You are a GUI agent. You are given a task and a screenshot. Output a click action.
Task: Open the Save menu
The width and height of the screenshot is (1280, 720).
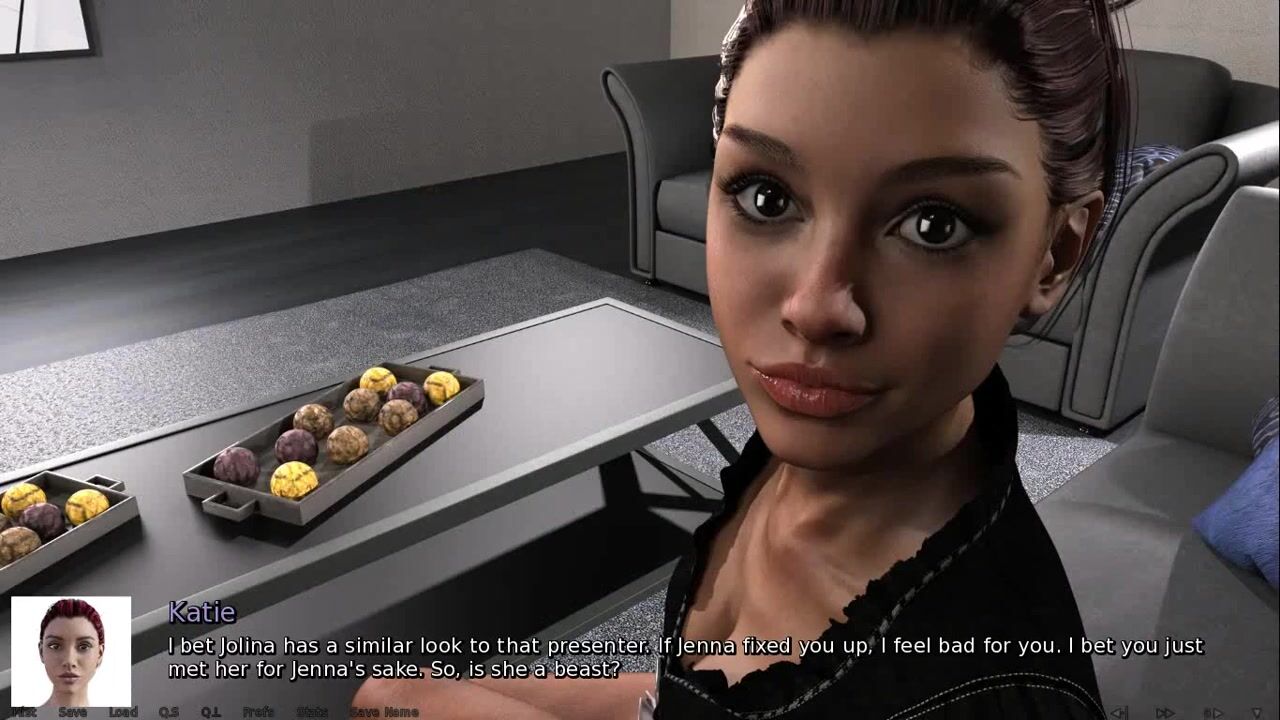pyautogui.click(x=73, y=712)
